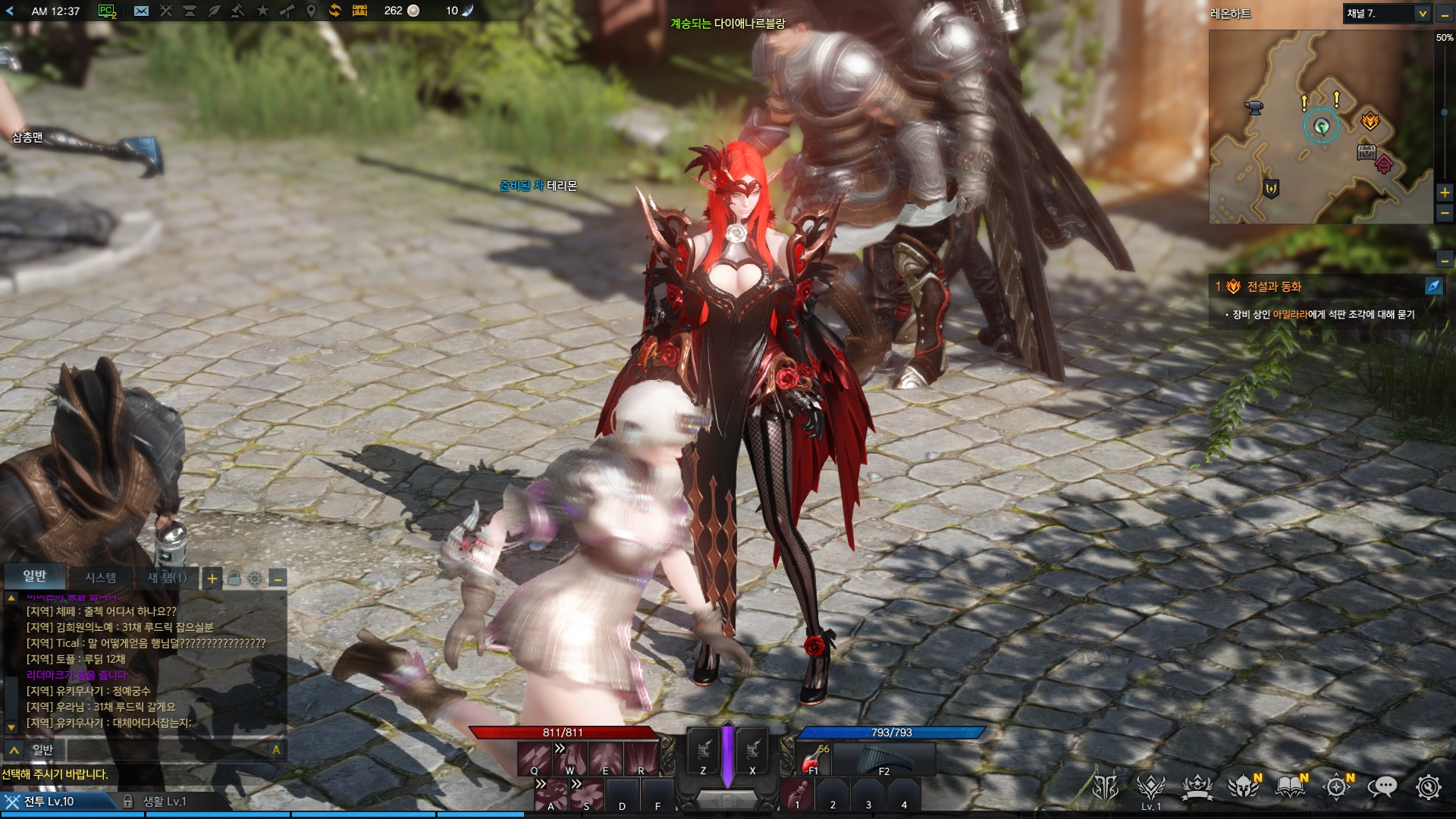This screenshot has width=1456, height=819.
Task: Zoom in the minimap with plus button
Action: pyautogui.click(x=1445, y=193)
